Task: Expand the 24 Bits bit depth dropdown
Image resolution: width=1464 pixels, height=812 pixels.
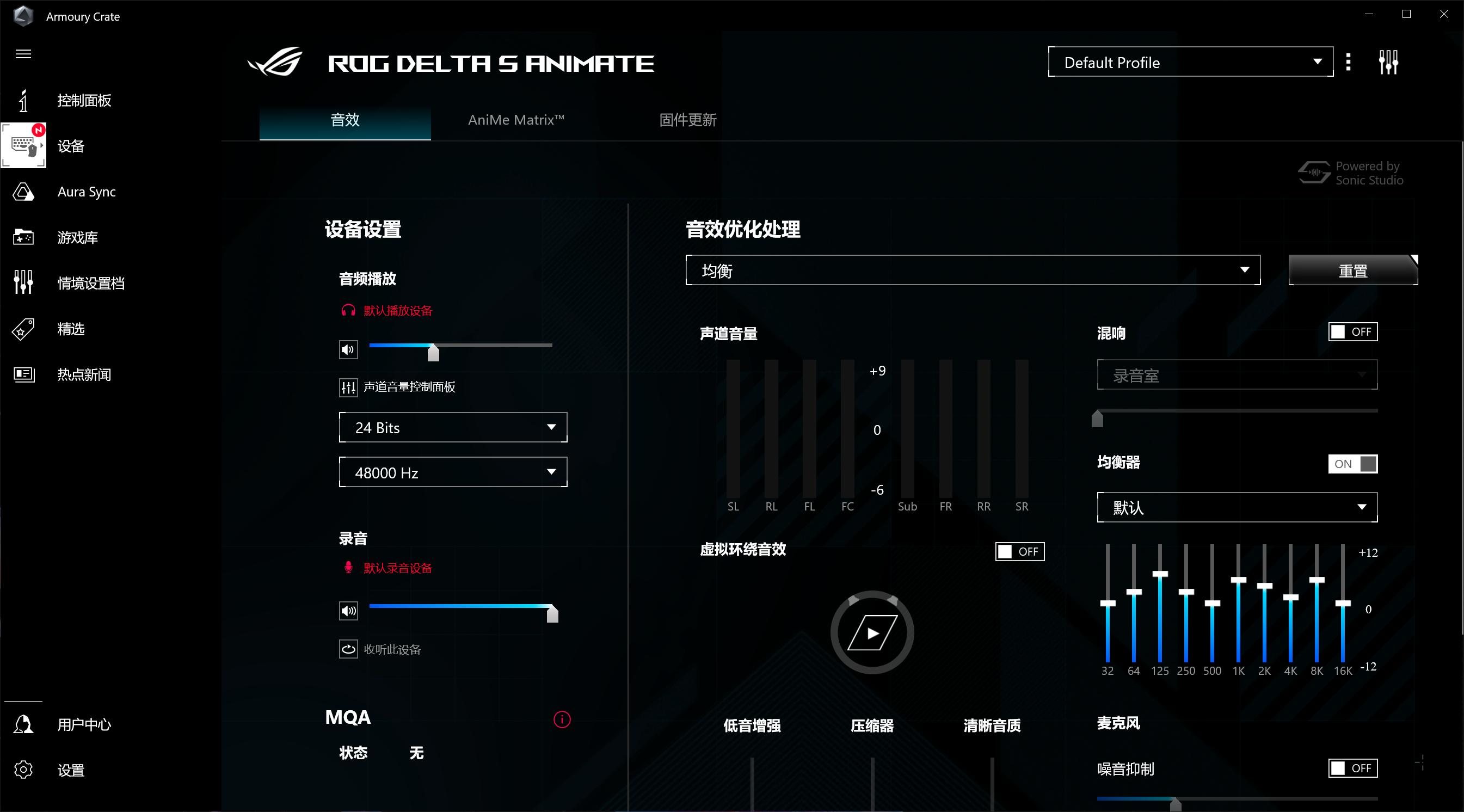Action: (452, 427)
